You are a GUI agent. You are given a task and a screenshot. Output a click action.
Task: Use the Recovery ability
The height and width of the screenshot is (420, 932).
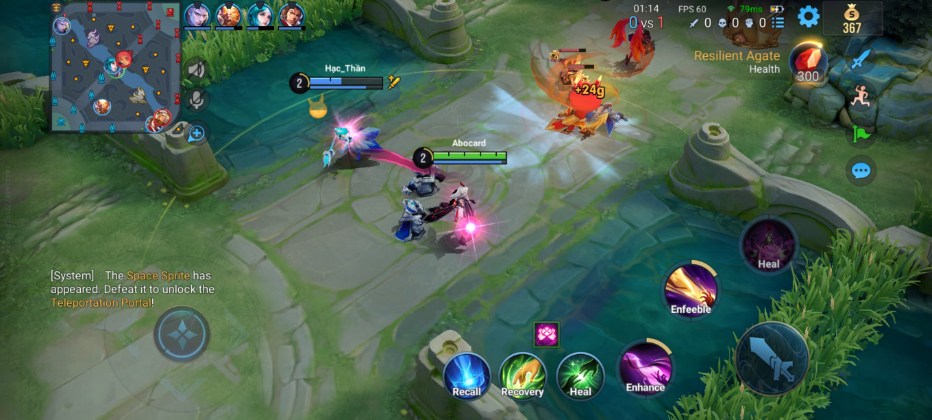coord(522,373)
